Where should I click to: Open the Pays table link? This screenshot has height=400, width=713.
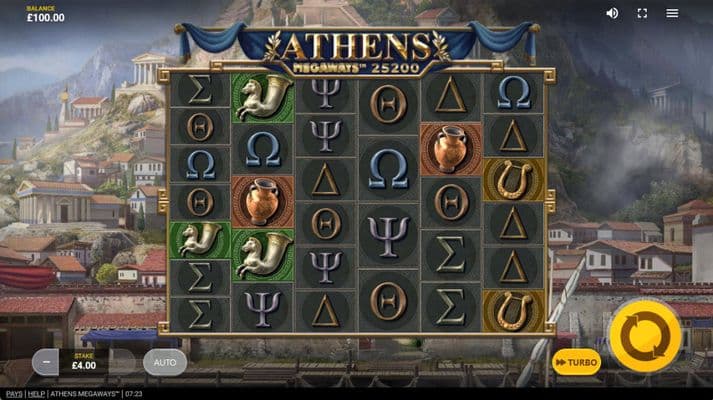pos(13,394)
